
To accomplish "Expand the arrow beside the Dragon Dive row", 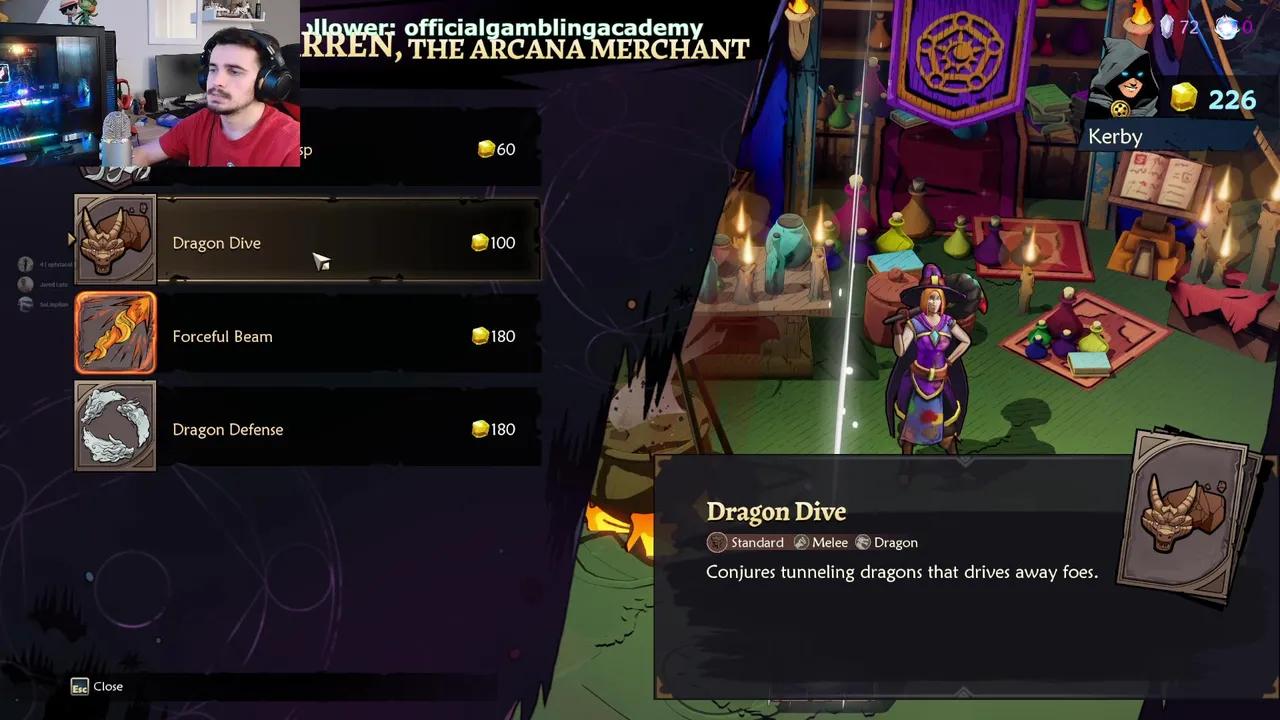I will click(70, 239).
